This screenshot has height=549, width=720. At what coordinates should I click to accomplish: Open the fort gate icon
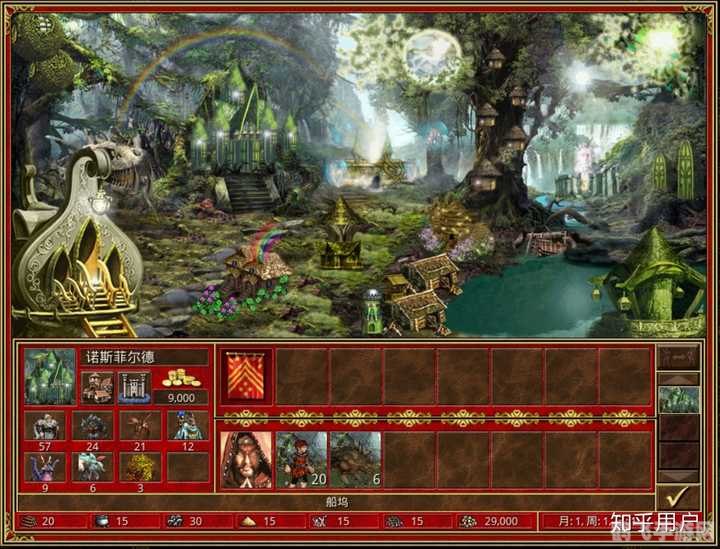click(x=133, y=386)
